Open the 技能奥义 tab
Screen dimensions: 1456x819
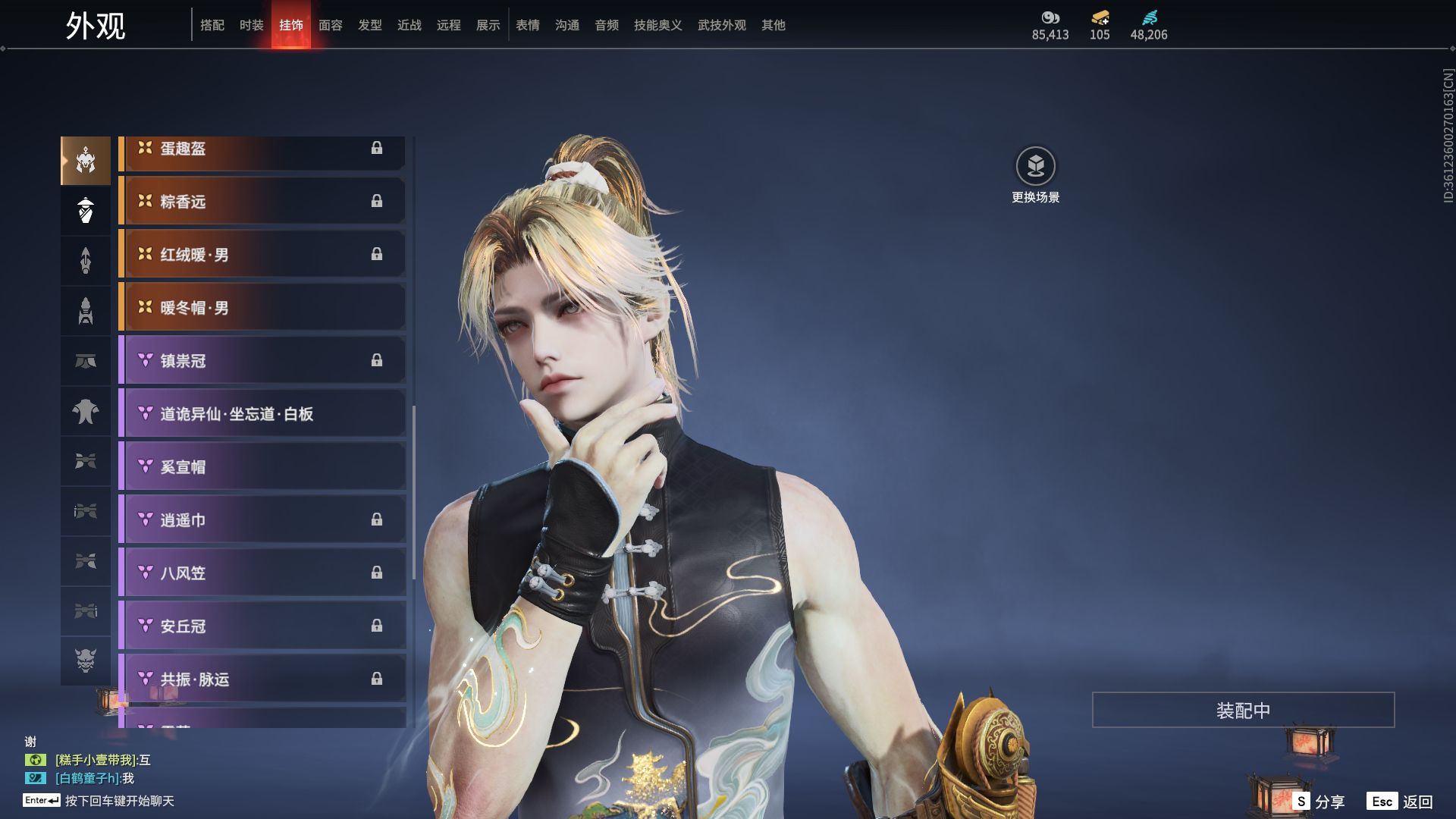click(x=657, y=25)
